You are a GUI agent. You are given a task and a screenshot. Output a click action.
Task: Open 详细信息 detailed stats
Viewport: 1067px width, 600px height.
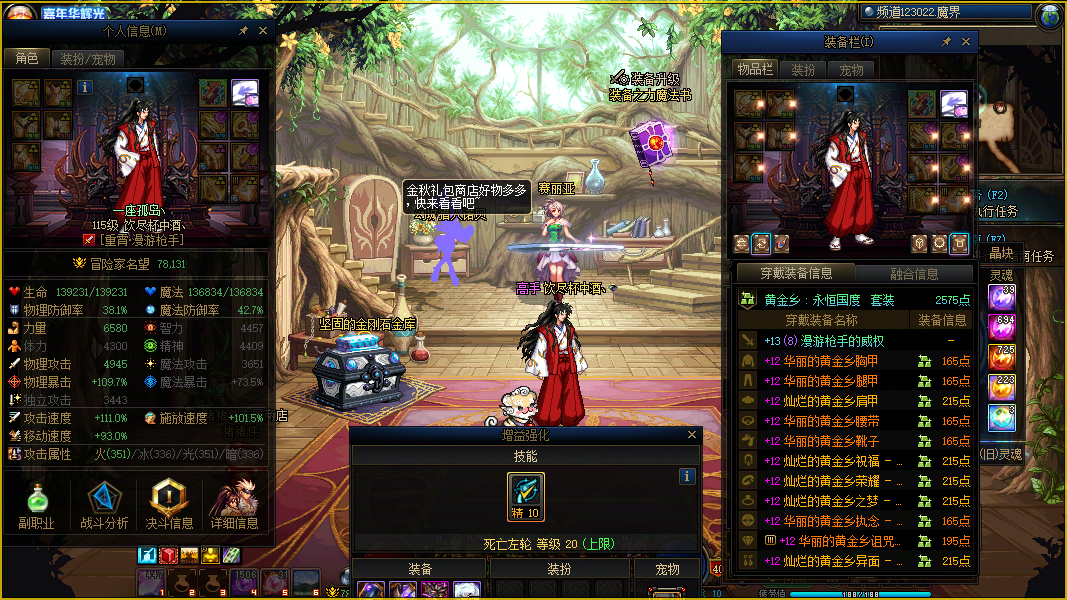[x=235, y=505]
